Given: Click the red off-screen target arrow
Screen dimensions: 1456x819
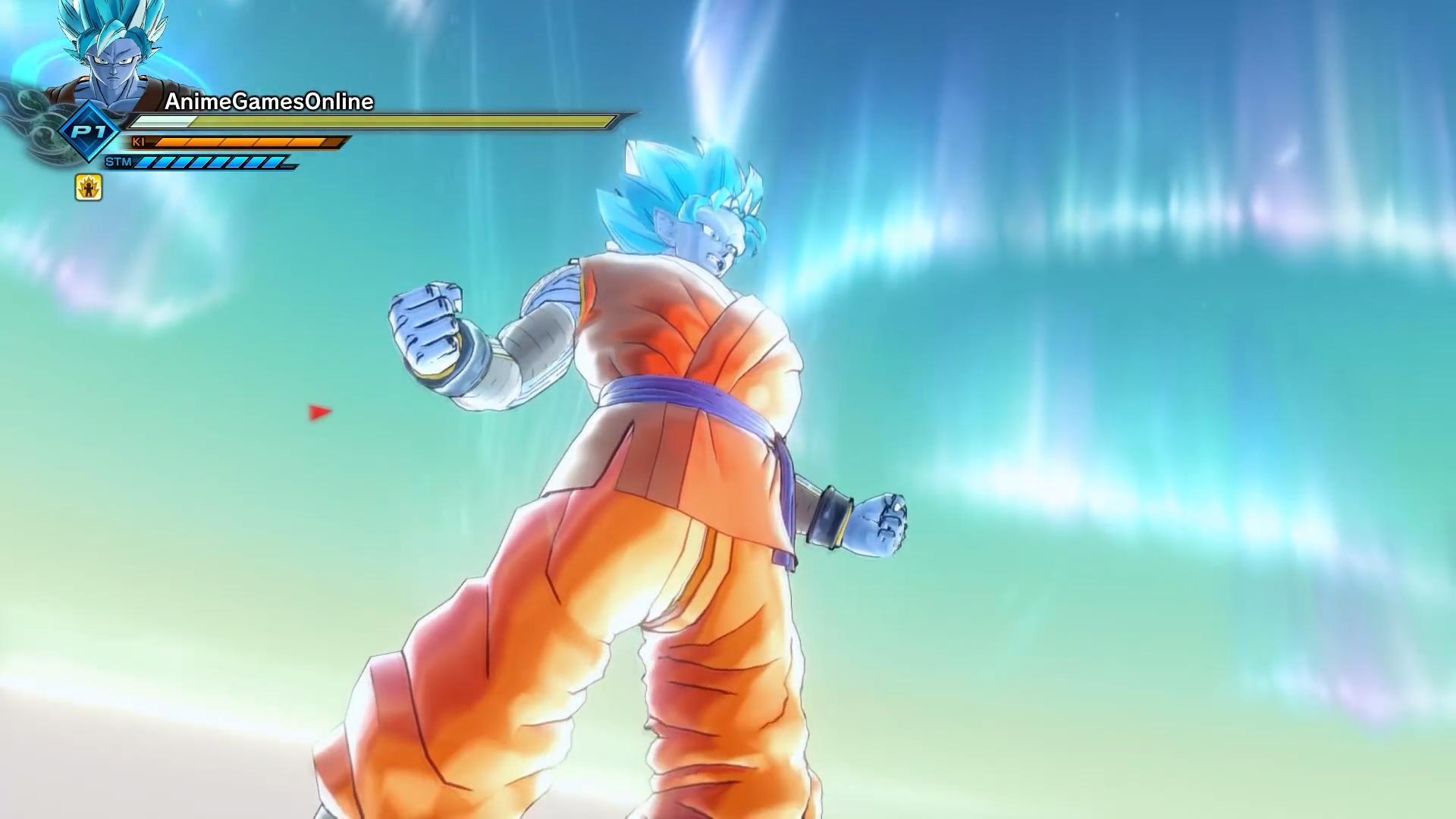Looking at the screenshot, I should [319, 413].
